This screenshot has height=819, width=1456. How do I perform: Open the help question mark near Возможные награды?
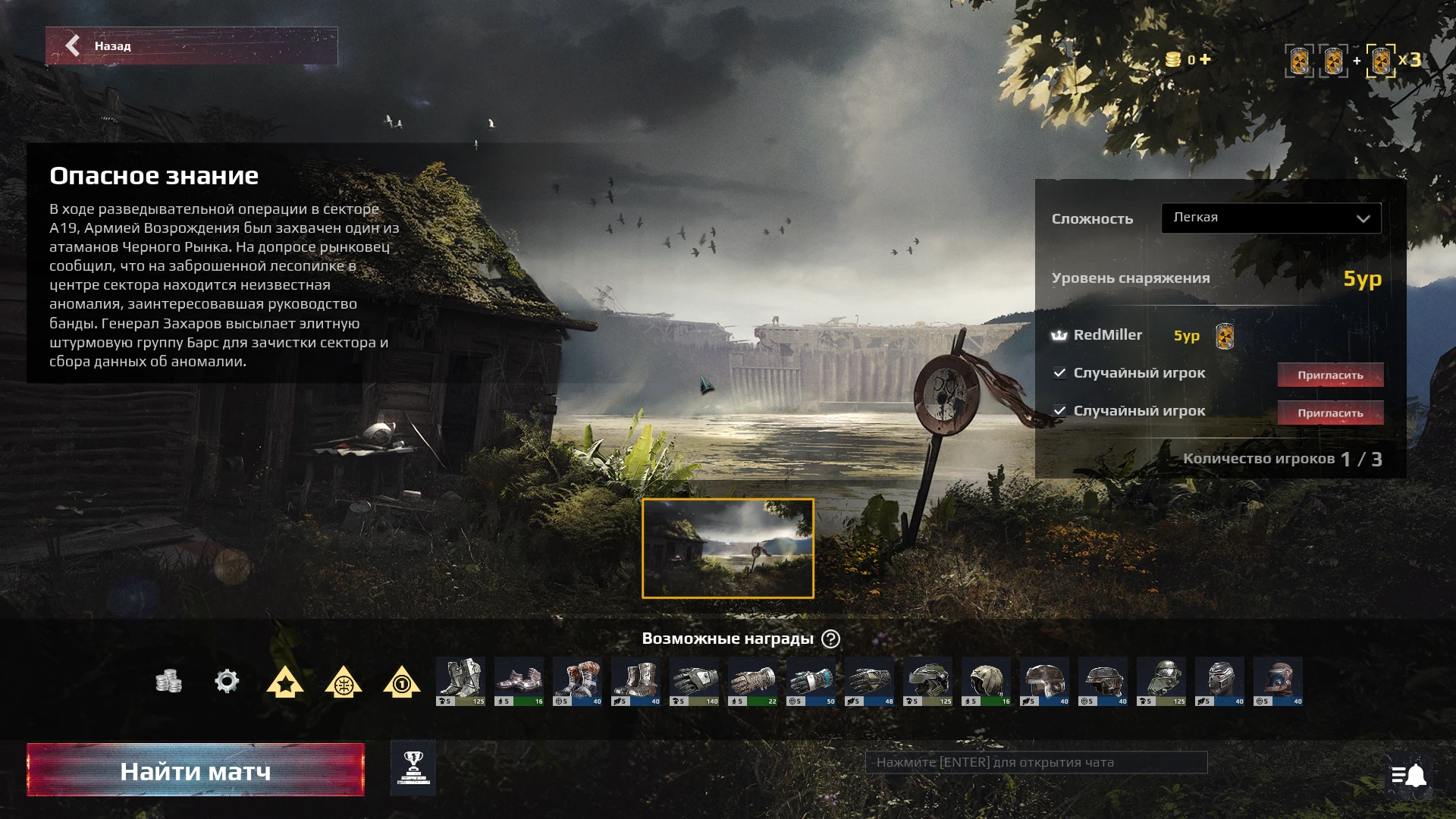(831, 639)
